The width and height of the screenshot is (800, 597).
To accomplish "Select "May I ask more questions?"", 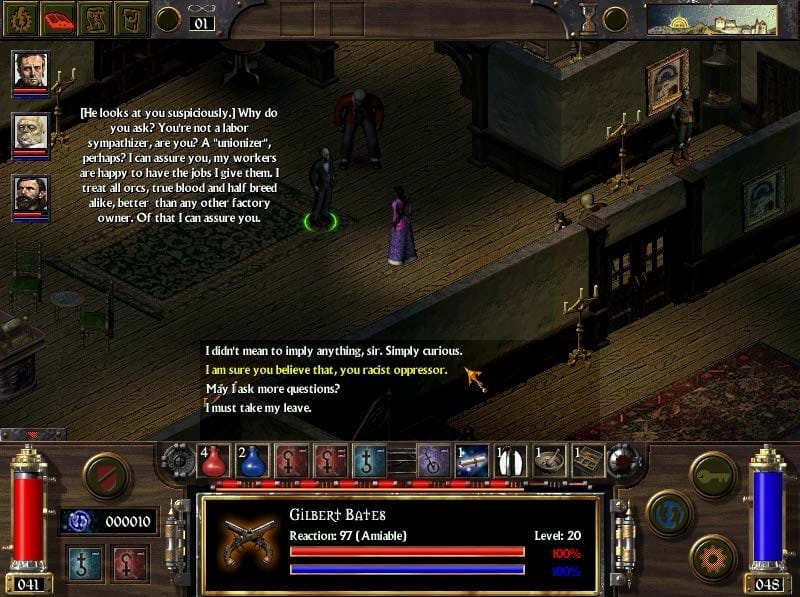I will pos(272,389).
